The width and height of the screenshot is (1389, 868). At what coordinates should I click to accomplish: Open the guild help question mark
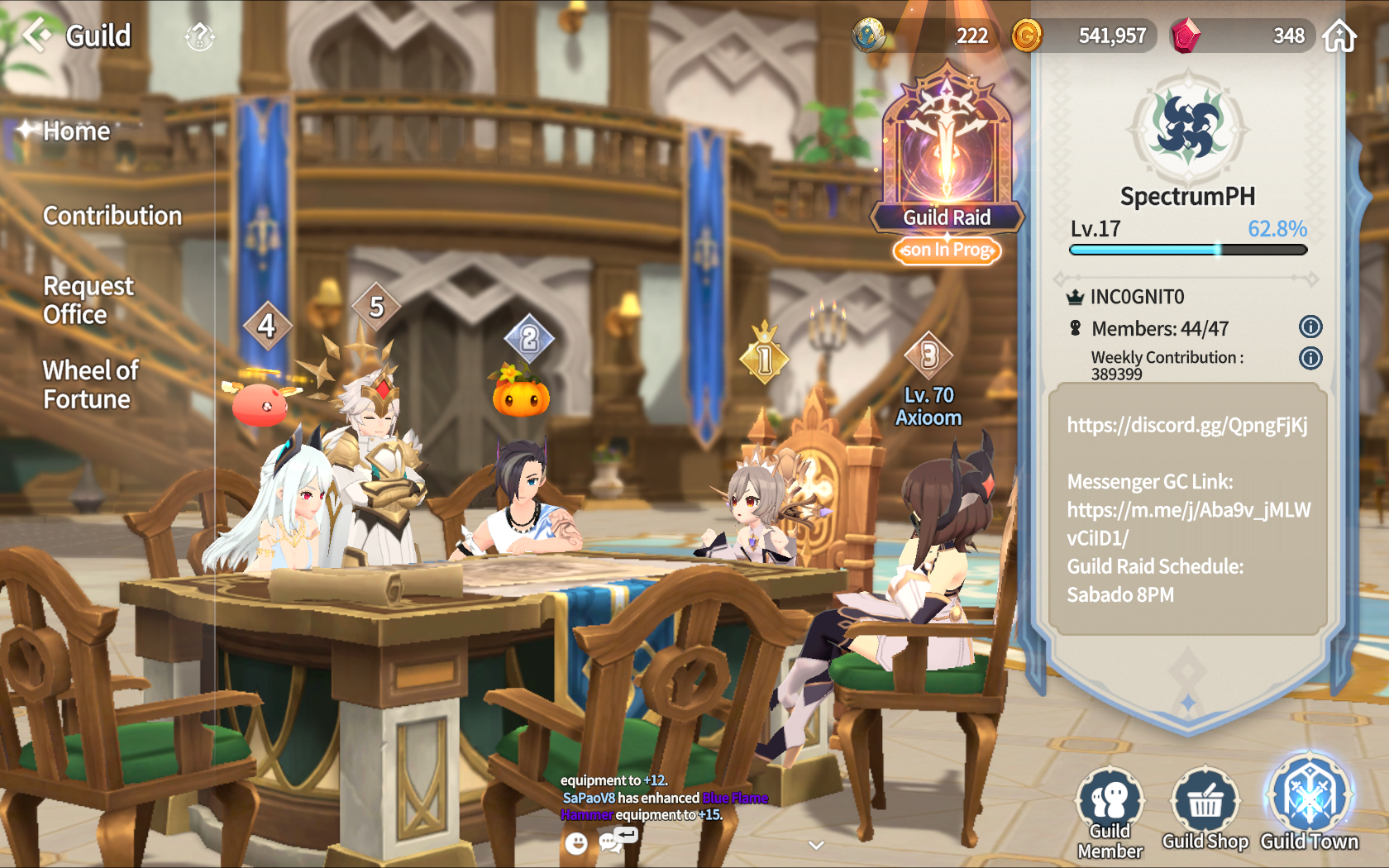pos(199,36)
